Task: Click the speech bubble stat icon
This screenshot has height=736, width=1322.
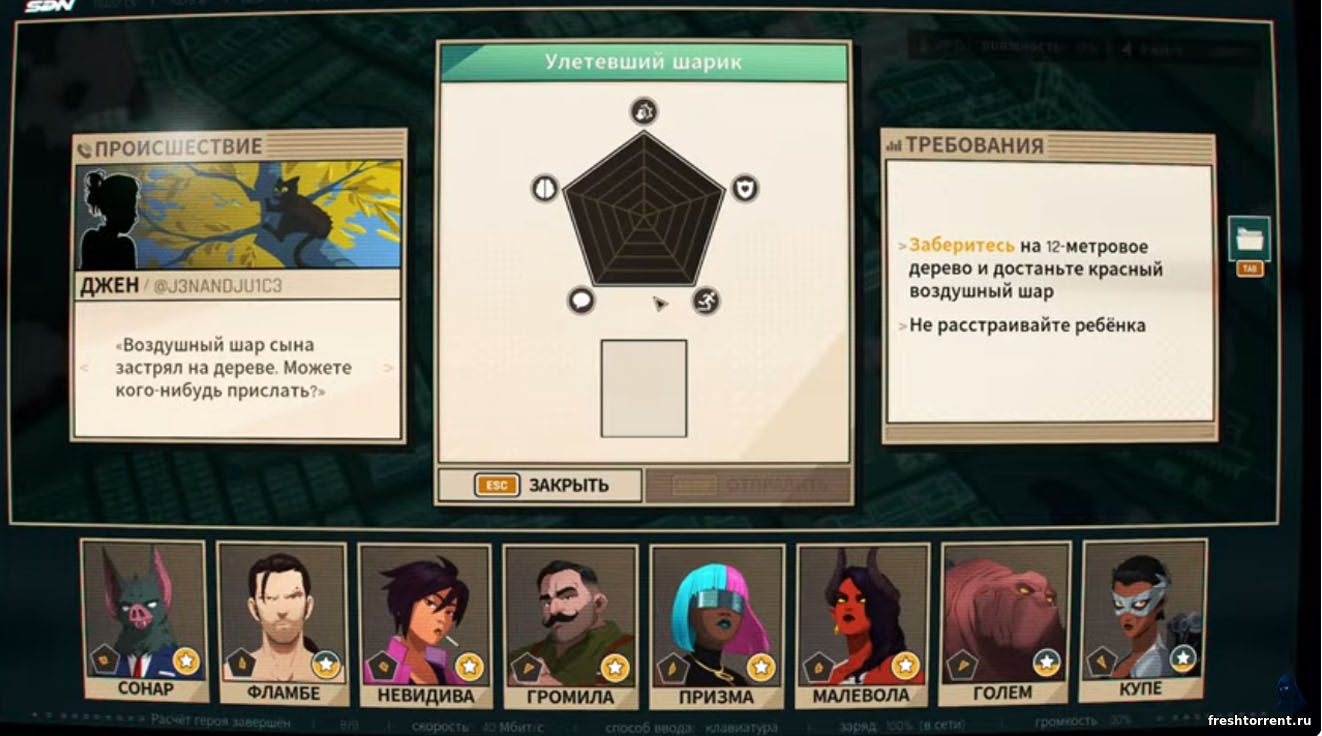Action: 581,300
